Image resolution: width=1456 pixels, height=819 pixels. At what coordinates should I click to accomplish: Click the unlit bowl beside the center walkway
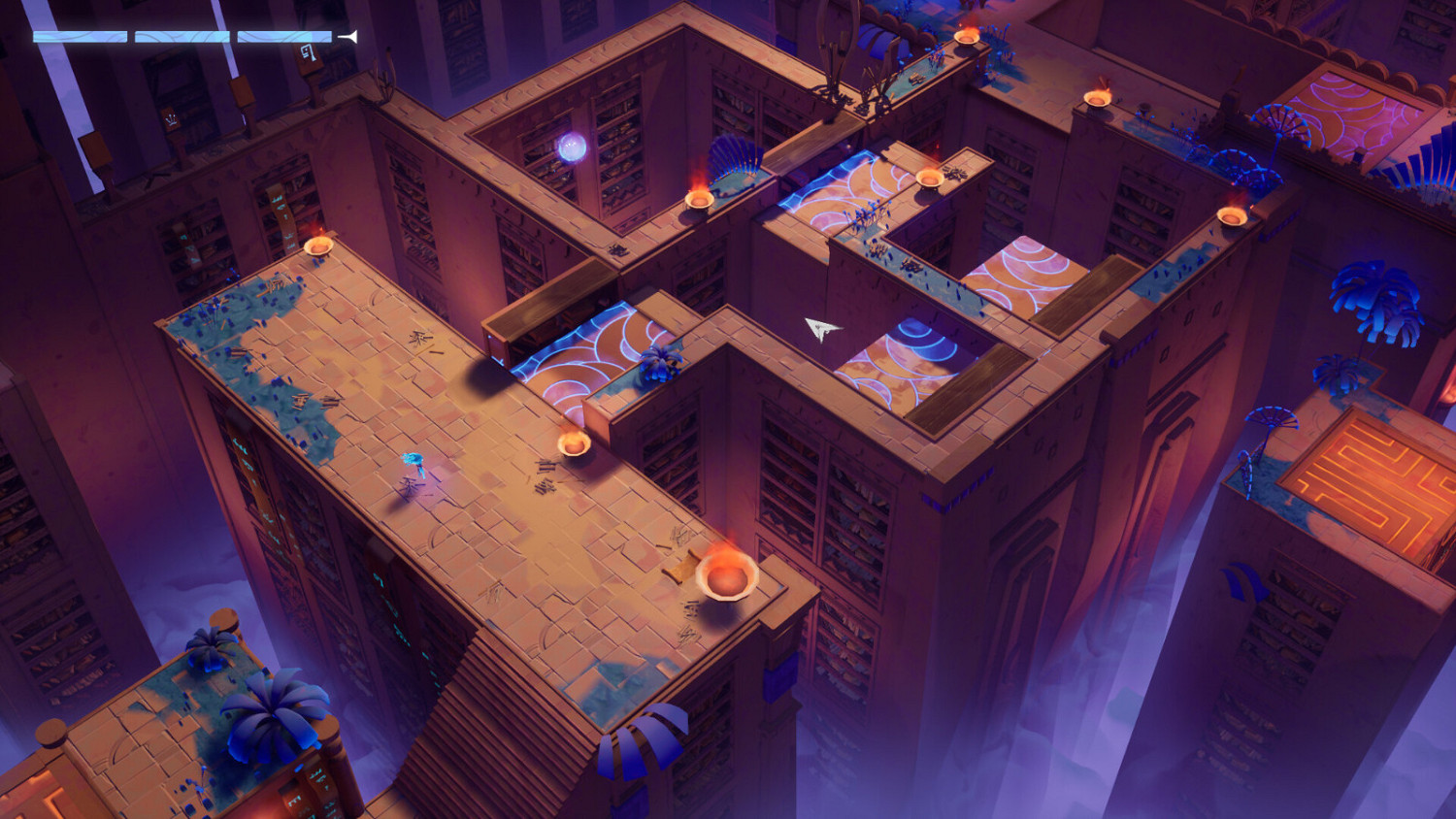pyautogui.click(x=575, y=444)
